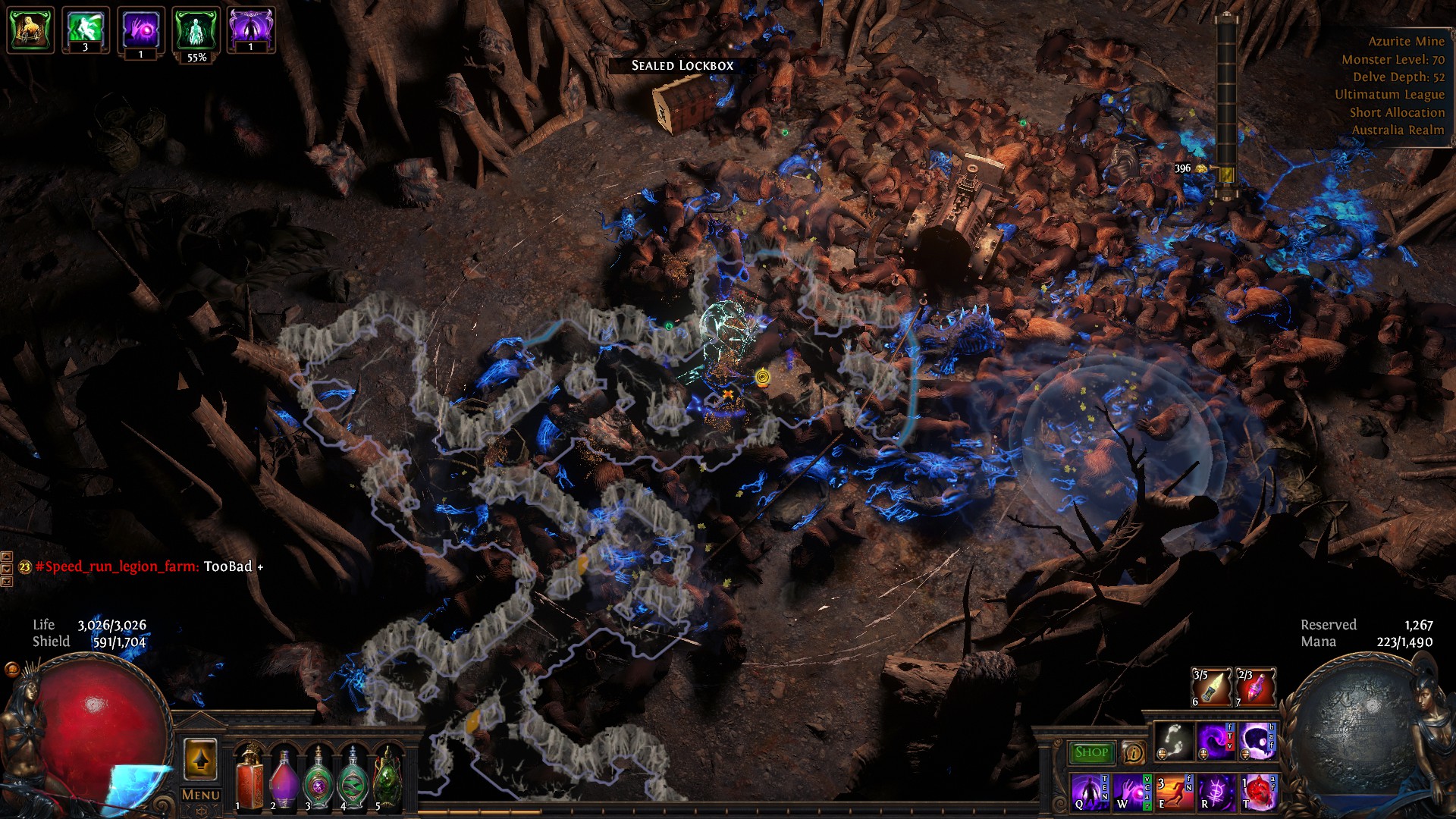Image resolution: width=1456 pixels, height=819 pixels.
Task: Use the green swirl flask in slot 4
Action: pos(353,781)
